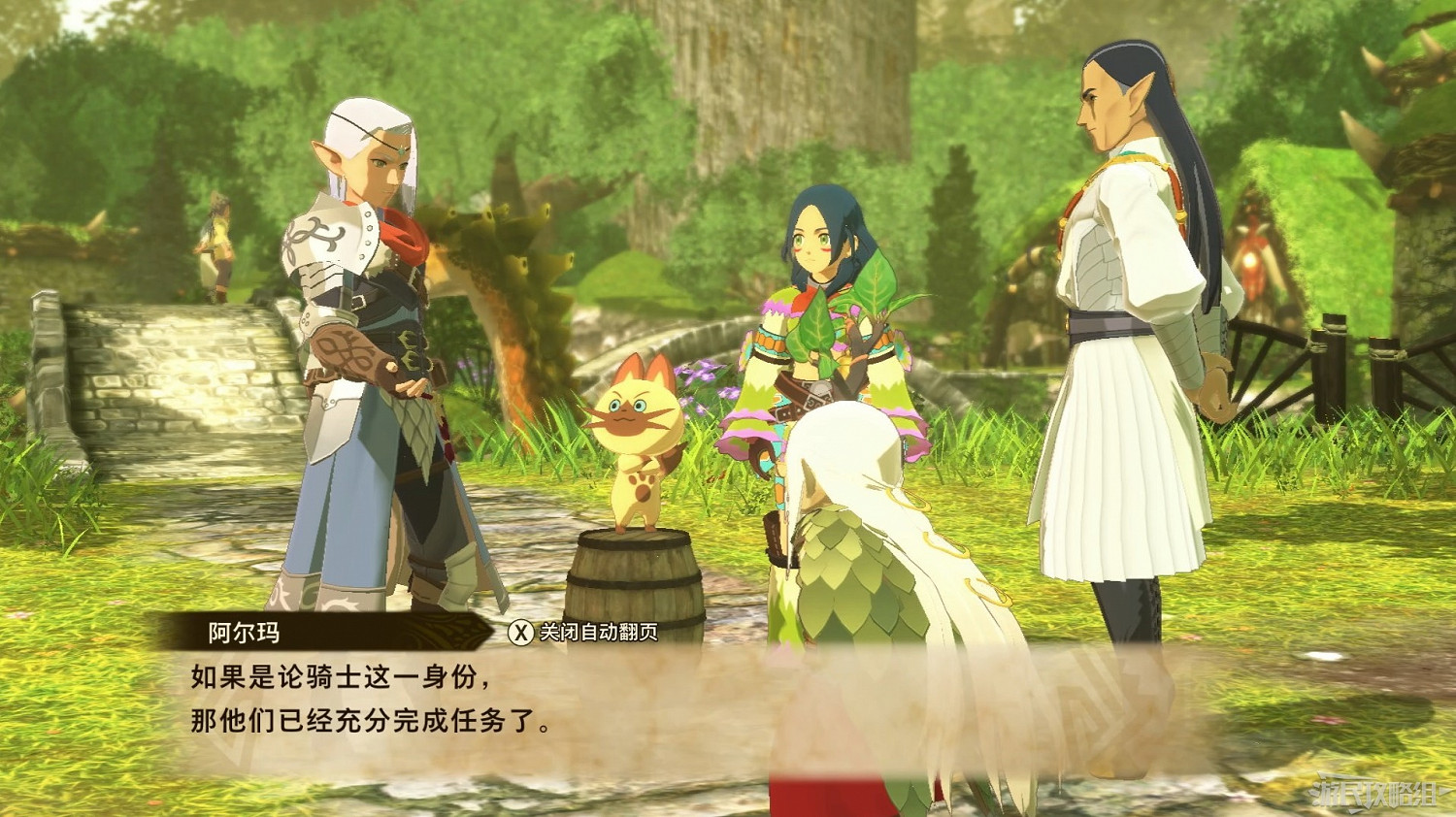Click the circled X button icon
1456x817 pixels.
(x=520, y=632)
